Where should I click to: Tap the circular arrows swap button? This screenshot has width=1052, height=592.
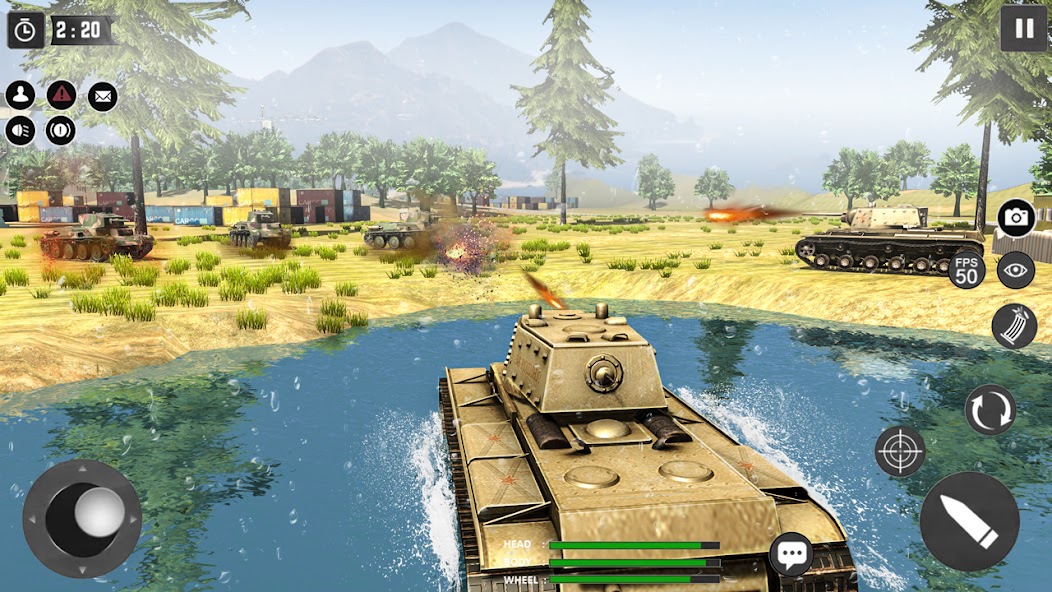pyautogui.click(x=990, y=410)
